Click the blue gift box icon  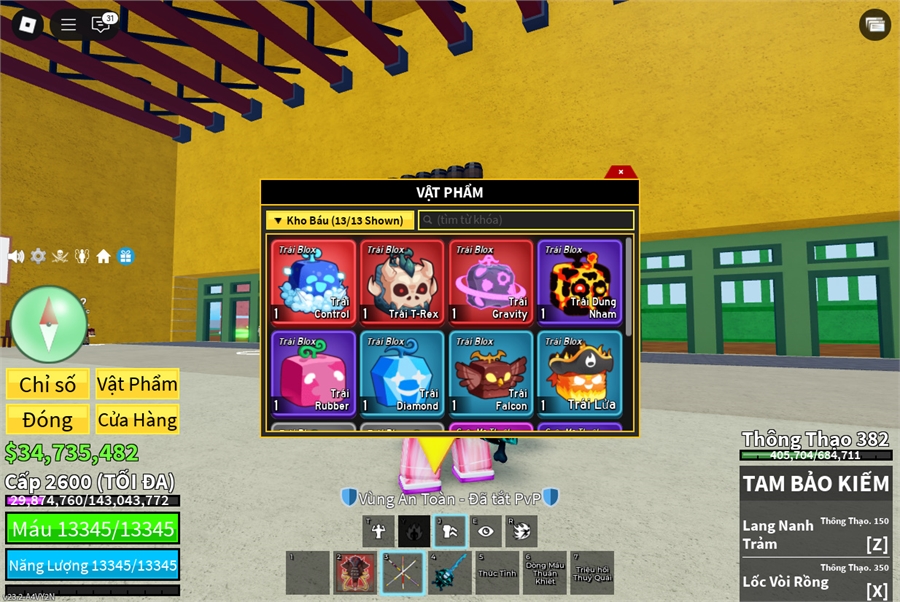point(125,256)
